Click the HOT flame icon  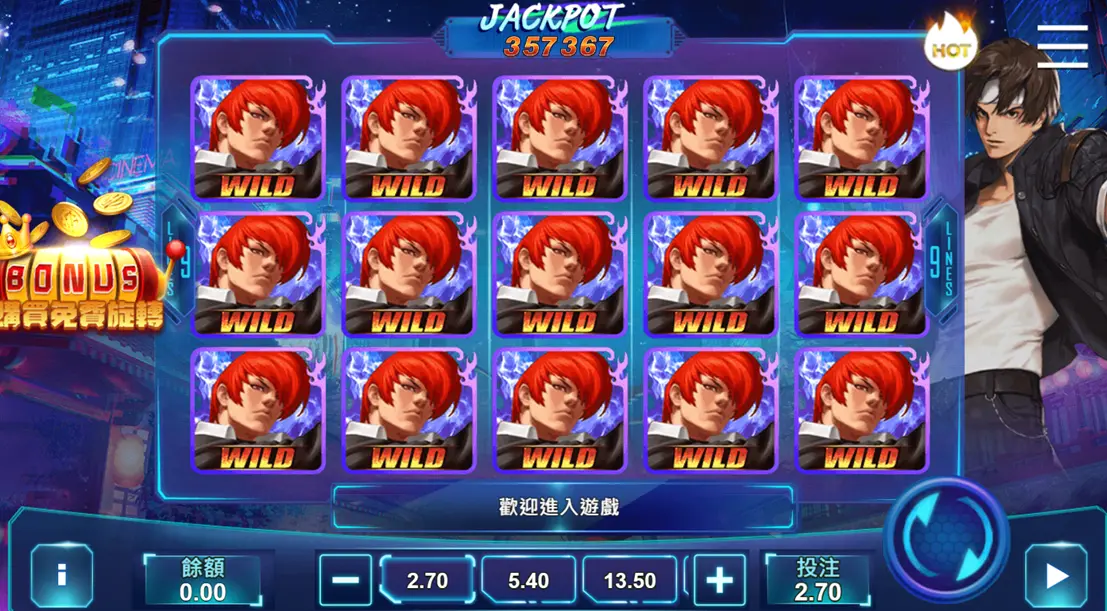click(x=948, y=45)
